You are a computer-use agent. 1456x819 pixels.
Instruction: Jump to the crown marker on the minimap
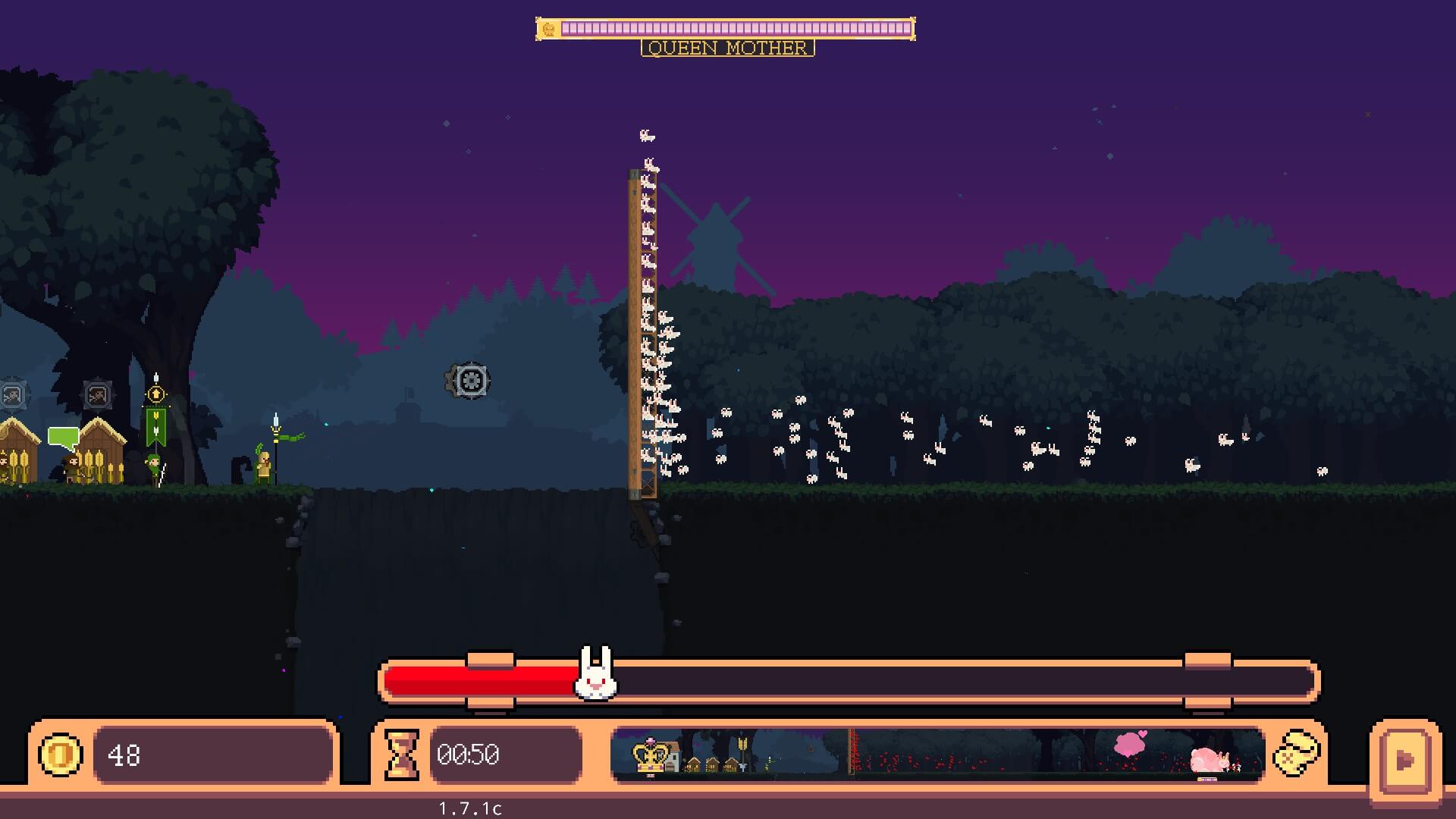click(651, 755)
